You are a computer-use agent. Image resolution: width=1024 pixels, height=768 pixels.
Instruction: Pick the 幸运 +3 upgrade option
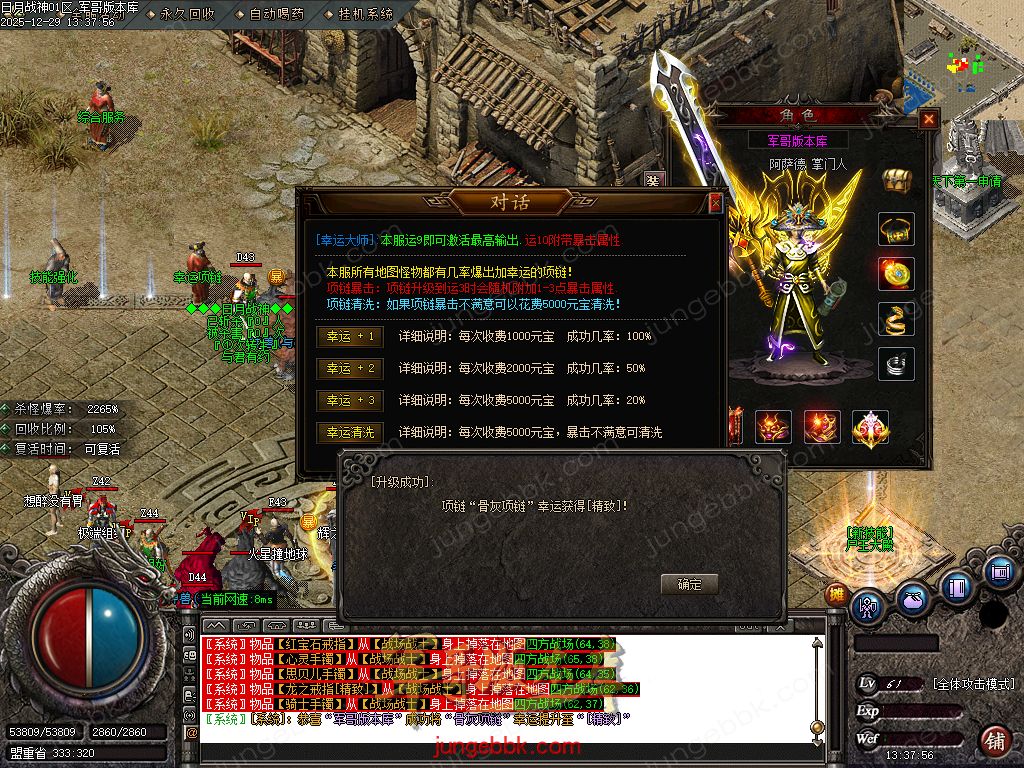[x=350, y=401]
